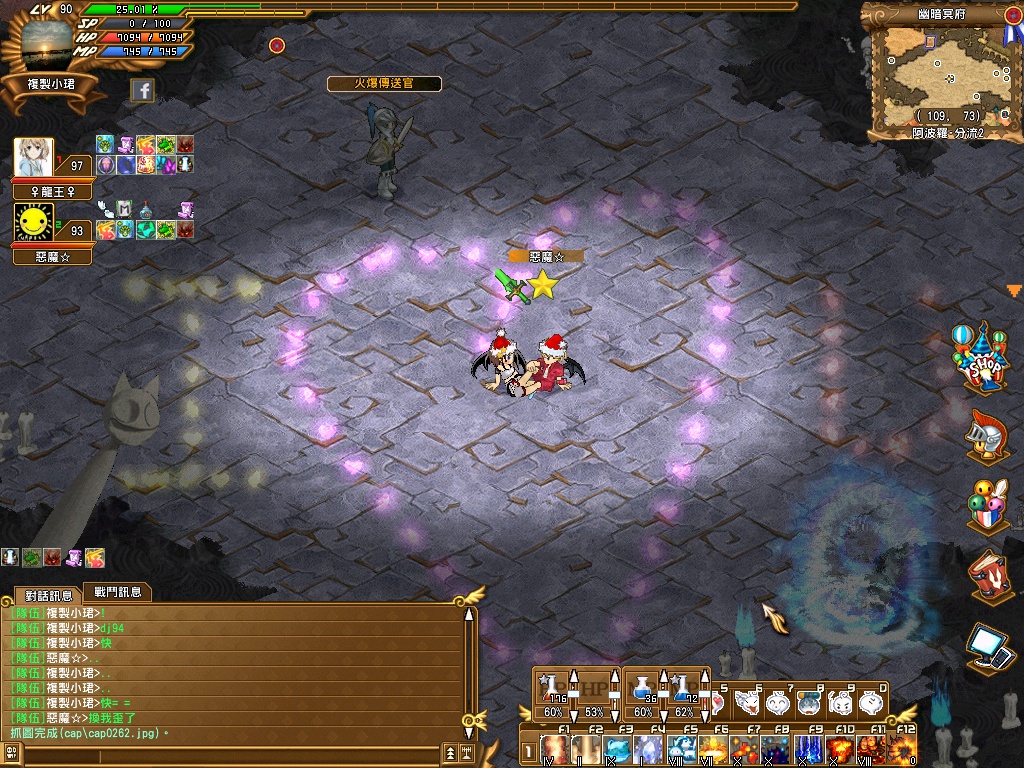Click your own sunset character portrait
1024x768 pixels.
[x=52, y=42]
